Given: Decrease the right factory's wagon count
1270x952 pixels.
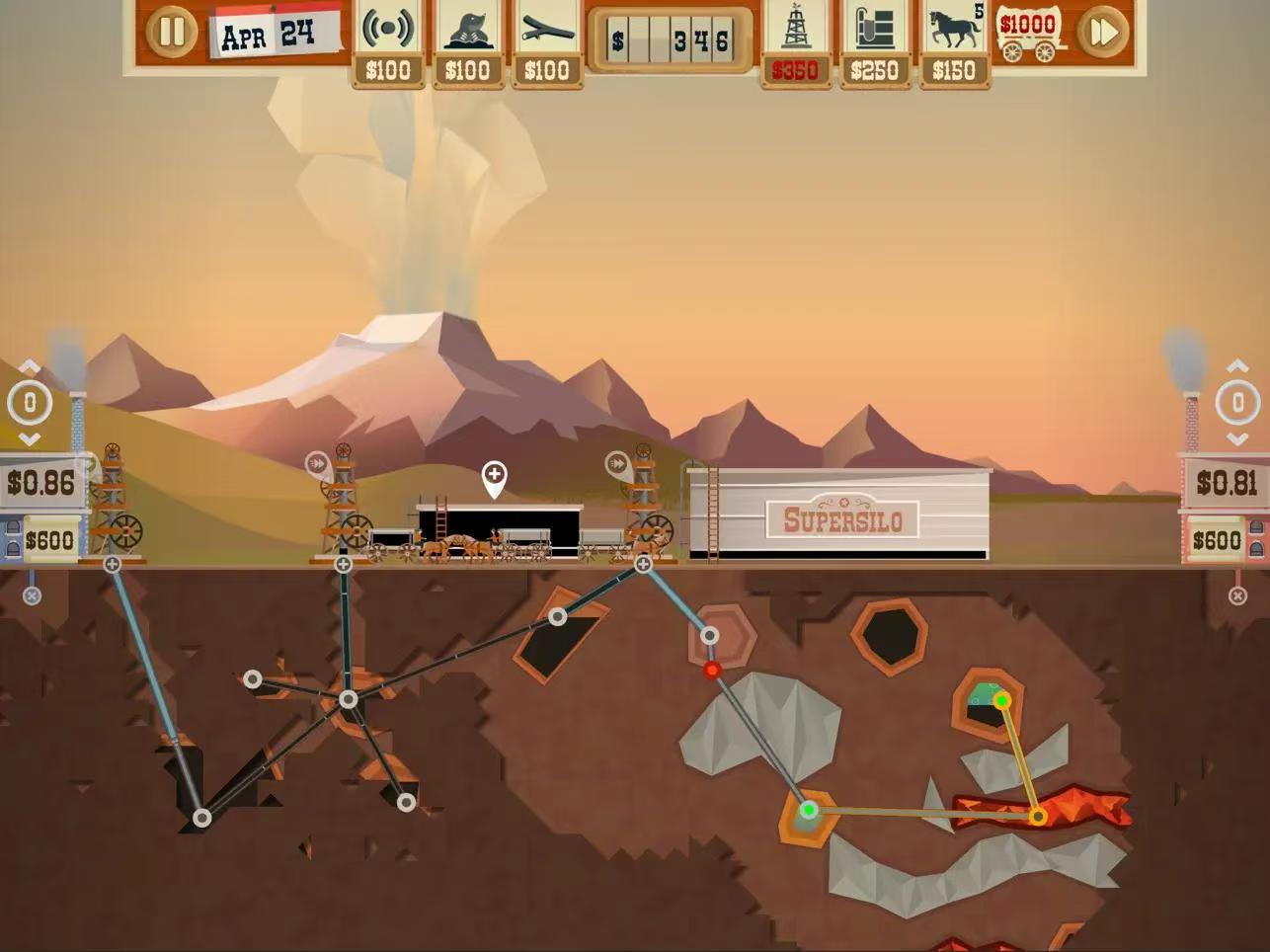Looking at the screenshot, I should (x=1237, y=438).
